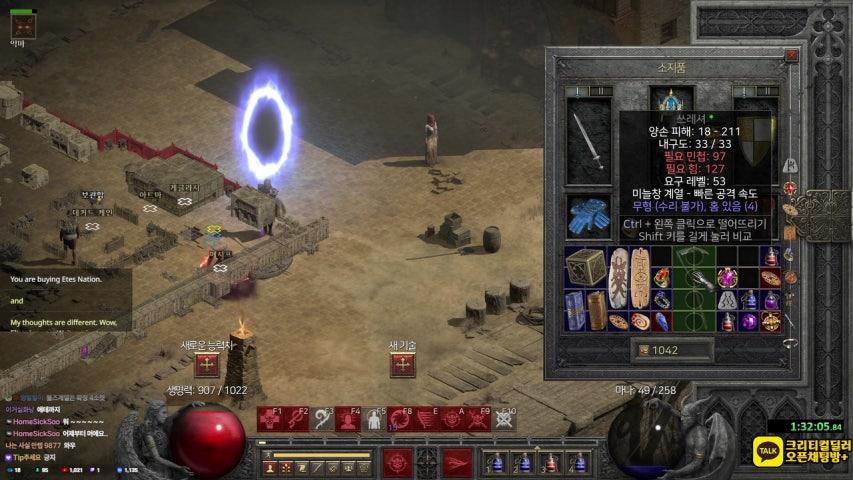
Task: Select the equipped shield slot
Action: [756, 135]
